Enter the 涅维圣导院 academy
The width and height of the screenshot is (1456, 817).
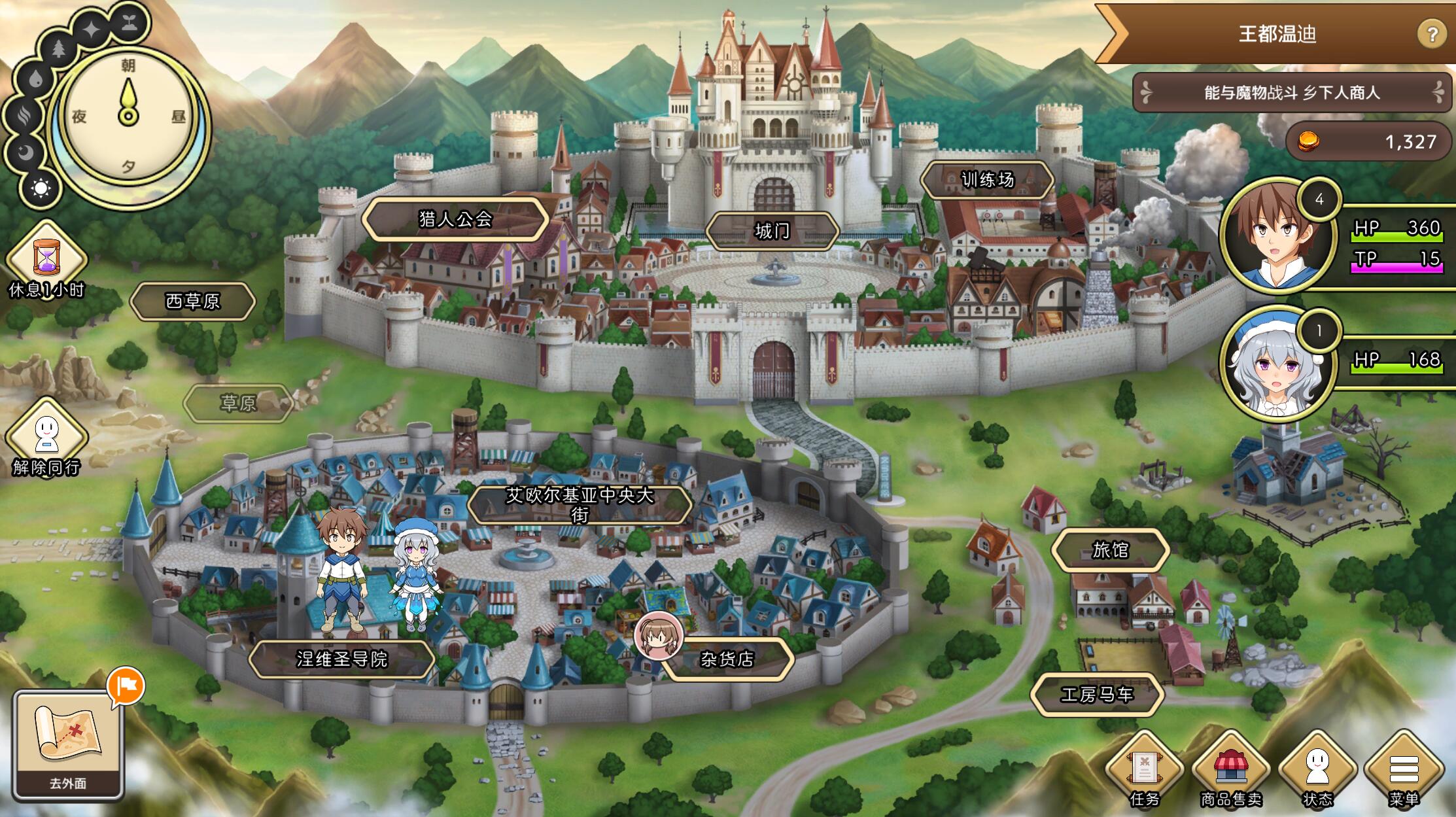(342, 659)
